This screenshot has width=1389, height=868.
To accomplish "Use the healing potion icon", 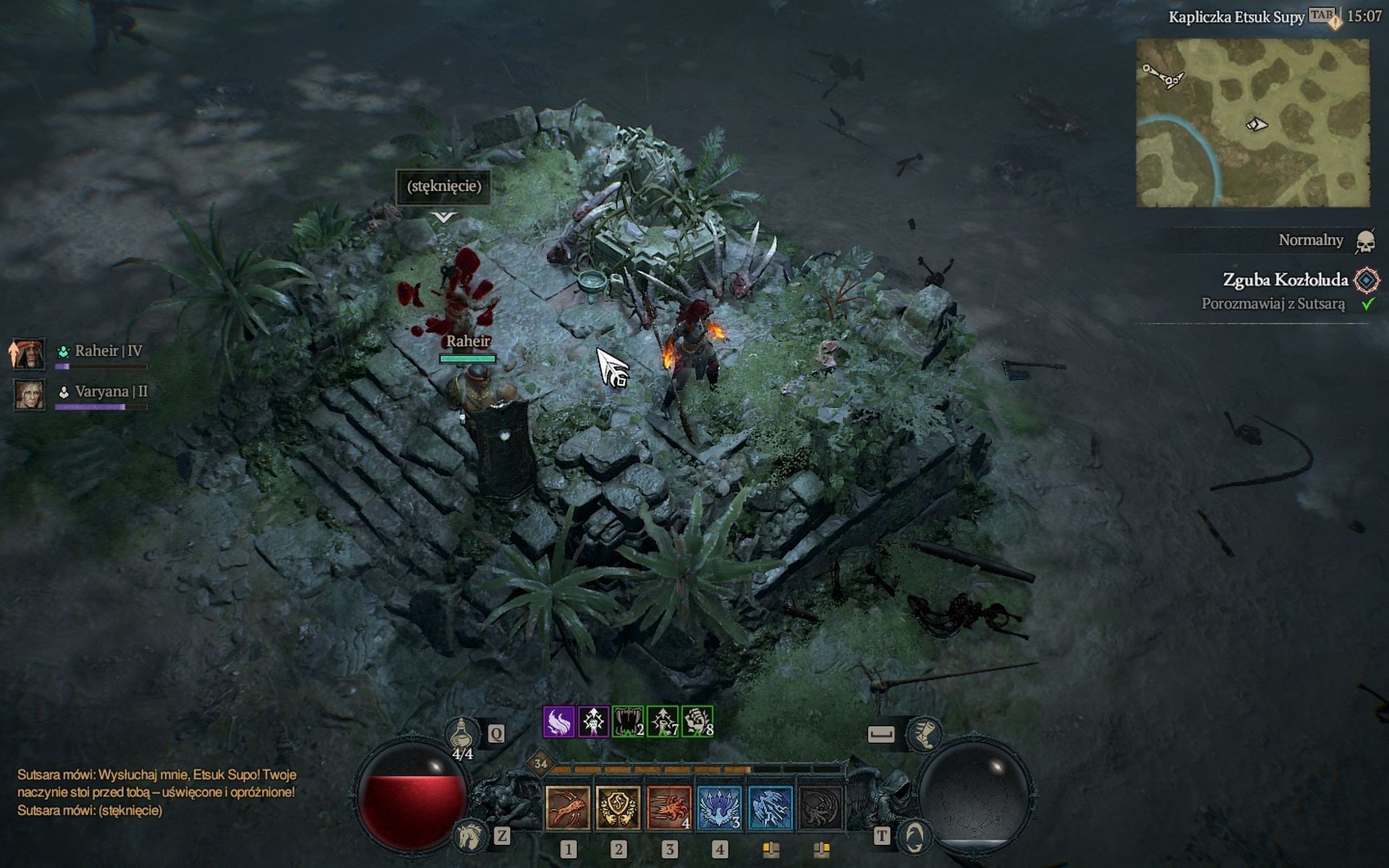I will coord(461,734).
